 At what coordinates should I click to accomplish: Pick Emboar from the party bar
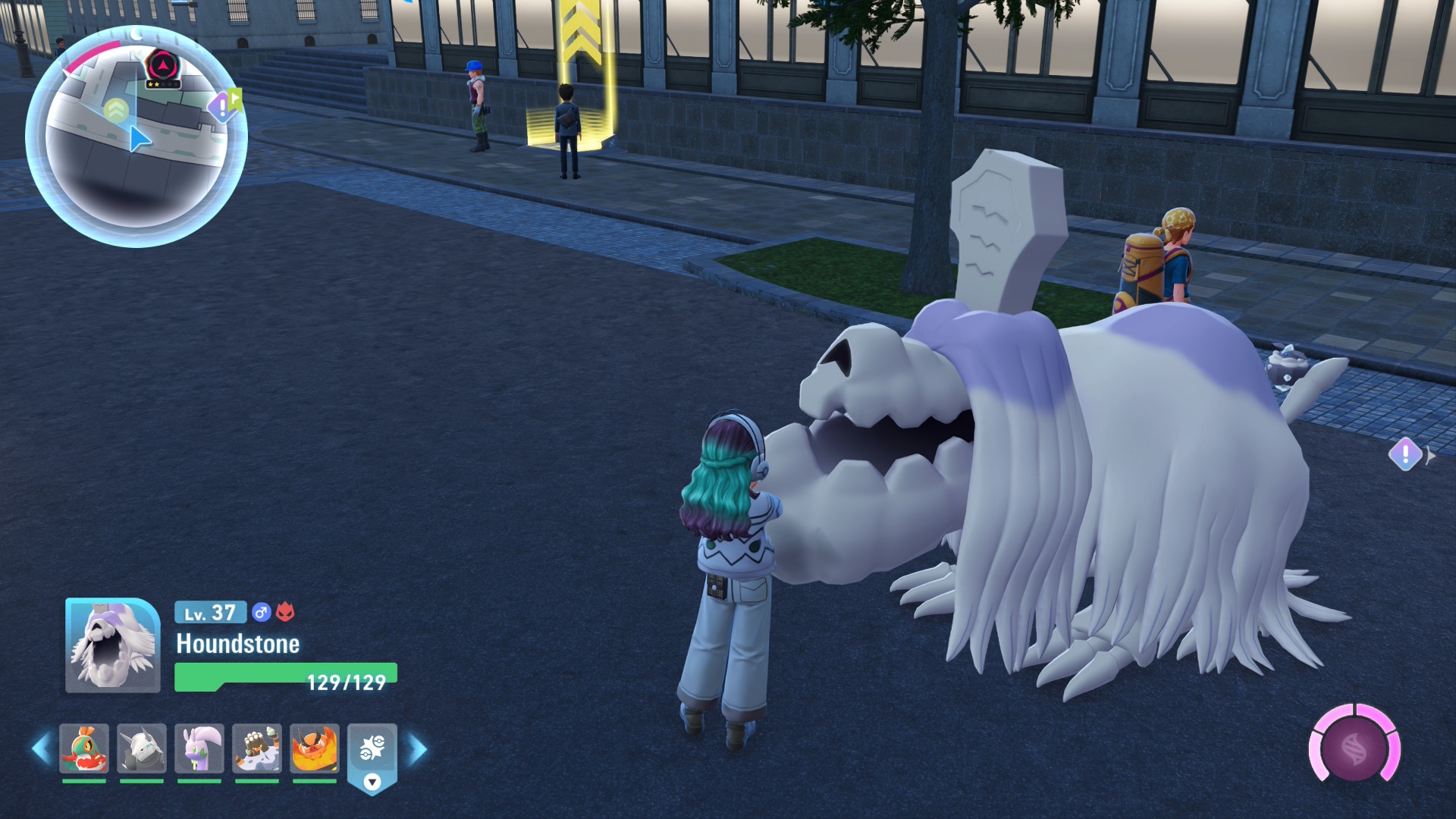click(315, 749)
